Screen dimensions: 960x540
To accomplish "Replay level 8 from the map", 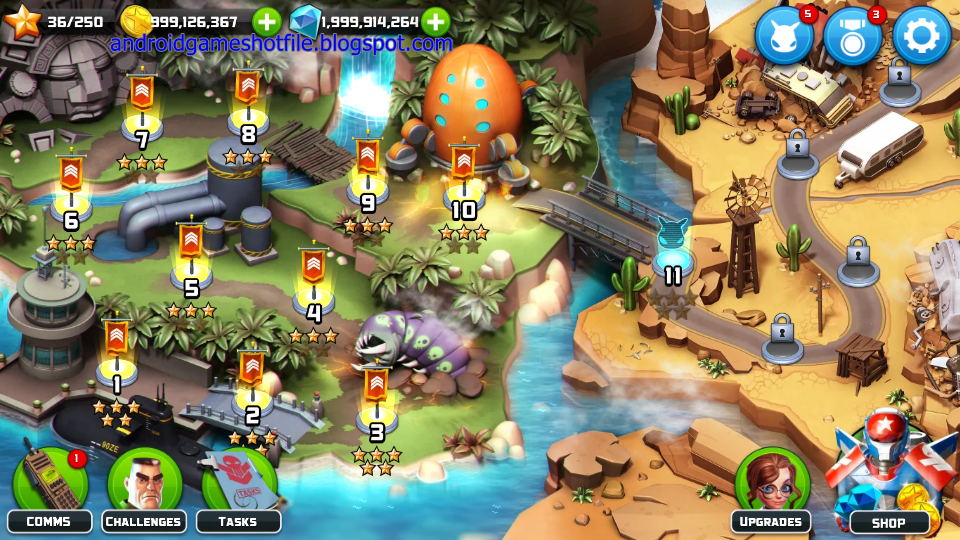I will point(248,100).
